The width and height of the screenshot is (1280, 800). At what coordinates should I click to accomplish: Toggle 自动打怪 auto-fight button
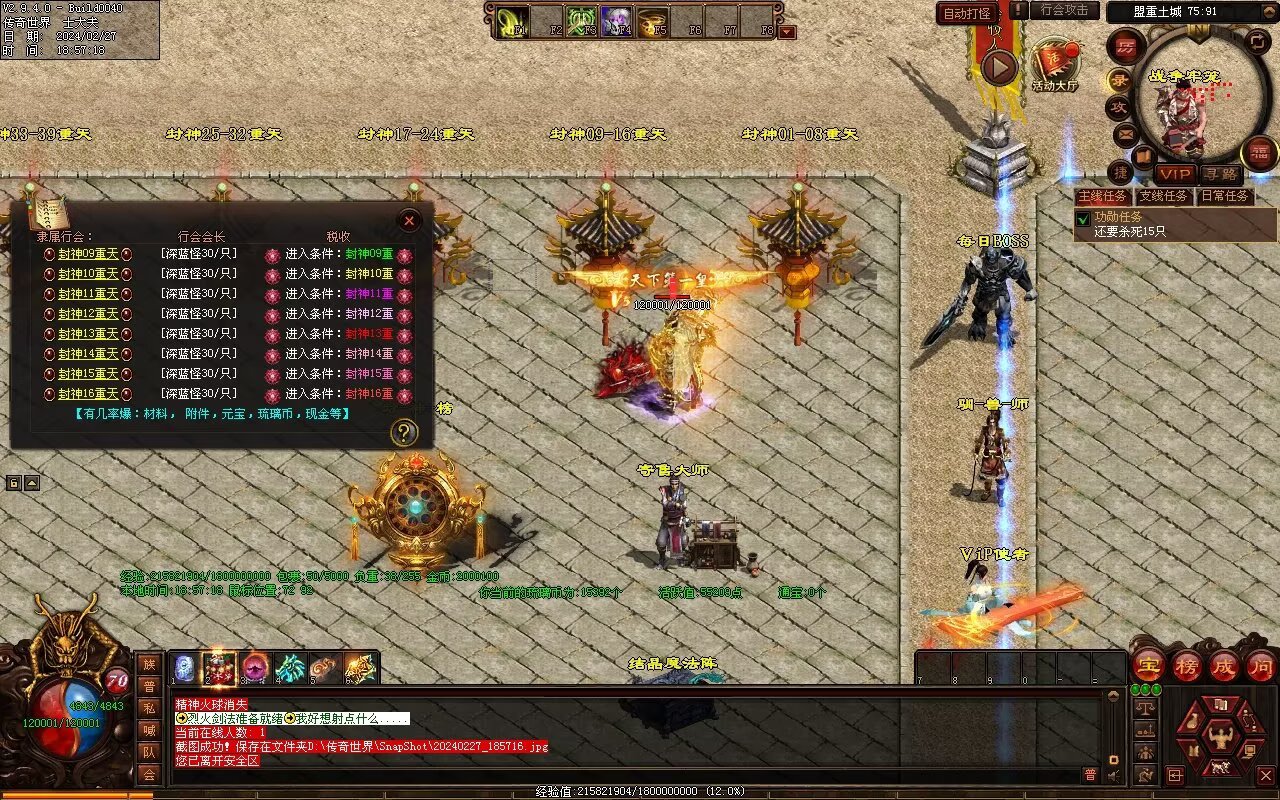point(968,13)
